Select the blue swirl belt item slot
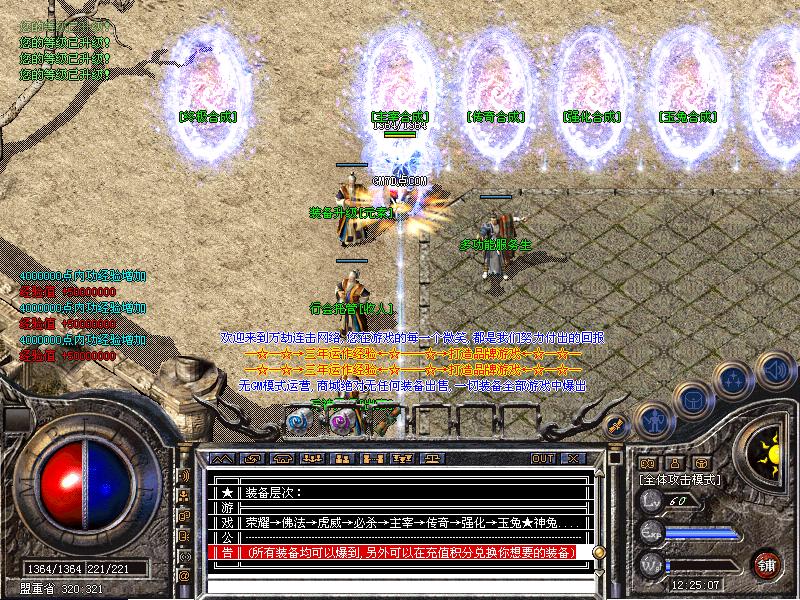 [298, 422]
